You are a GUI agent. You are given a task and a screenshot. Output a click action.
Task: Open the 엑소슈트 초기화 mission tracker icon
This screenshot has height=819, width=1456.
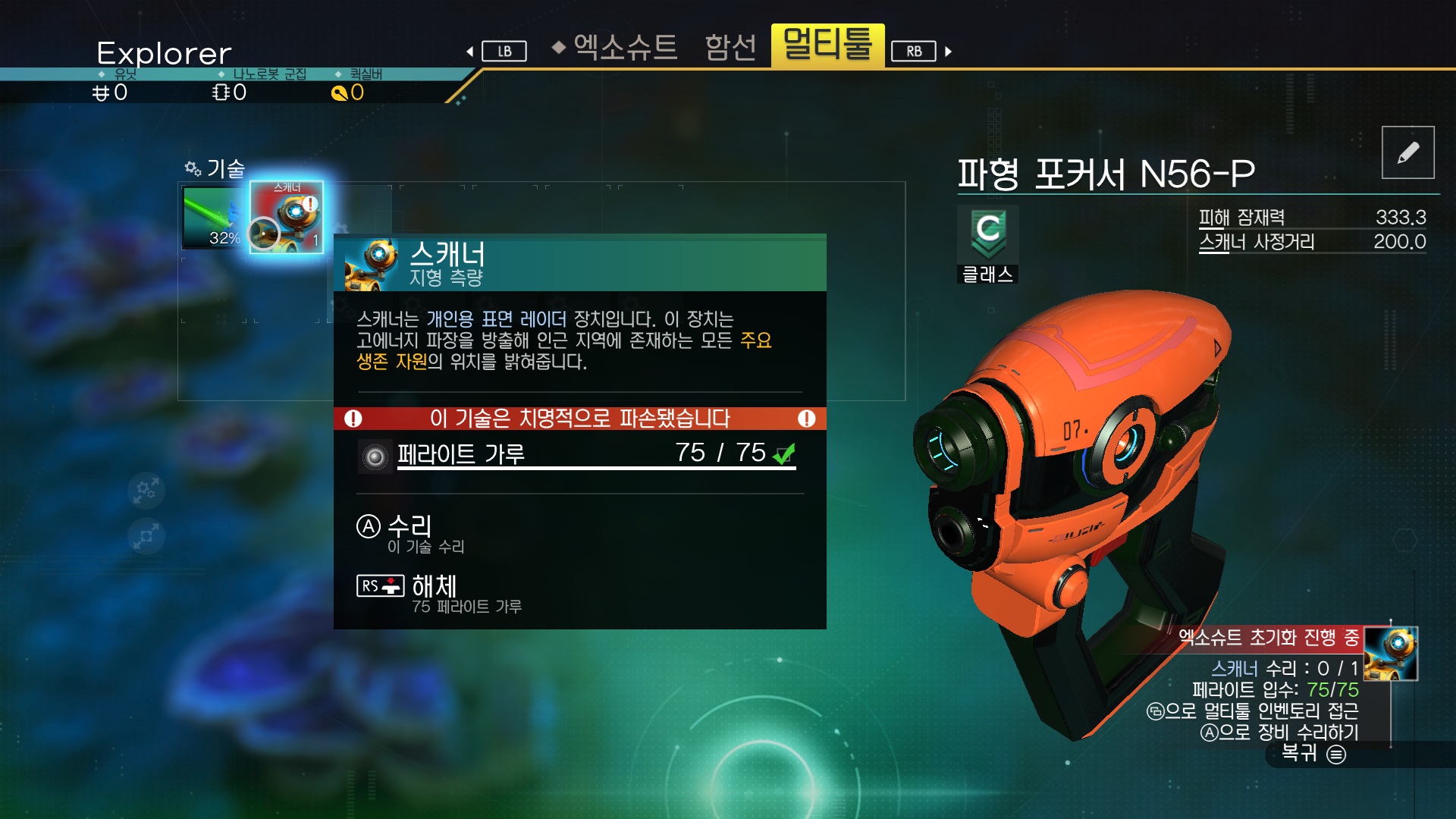[1390, 653]
